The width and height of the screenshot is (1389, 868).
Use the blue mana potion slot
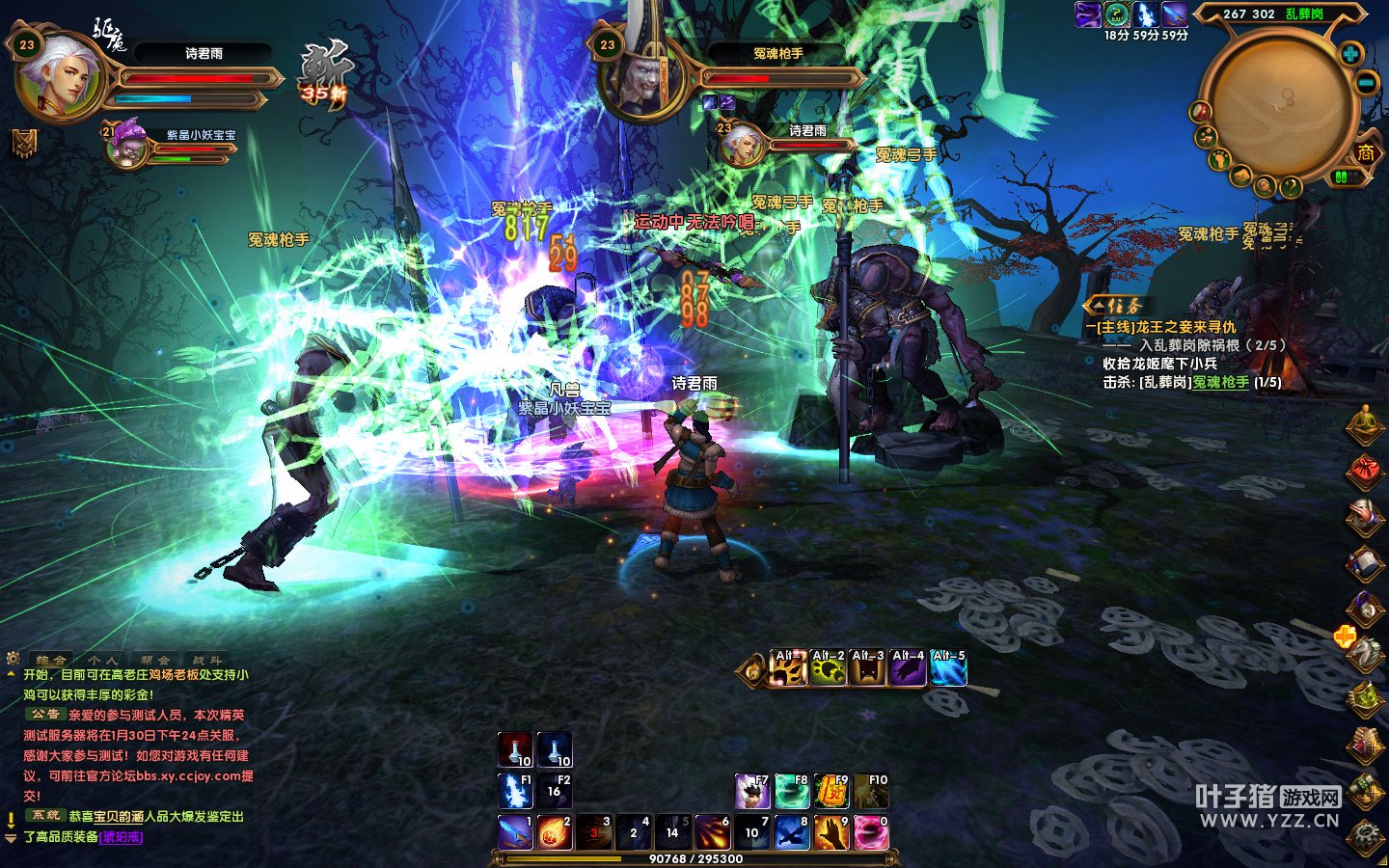pyautogui.click(x=554, y=749)
